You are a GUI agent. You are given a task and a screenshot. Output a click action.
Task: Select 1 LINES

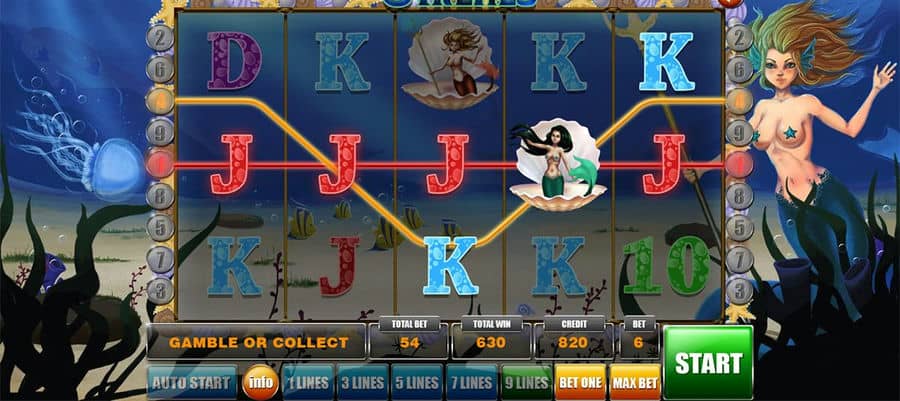click(x=306, y=382)
